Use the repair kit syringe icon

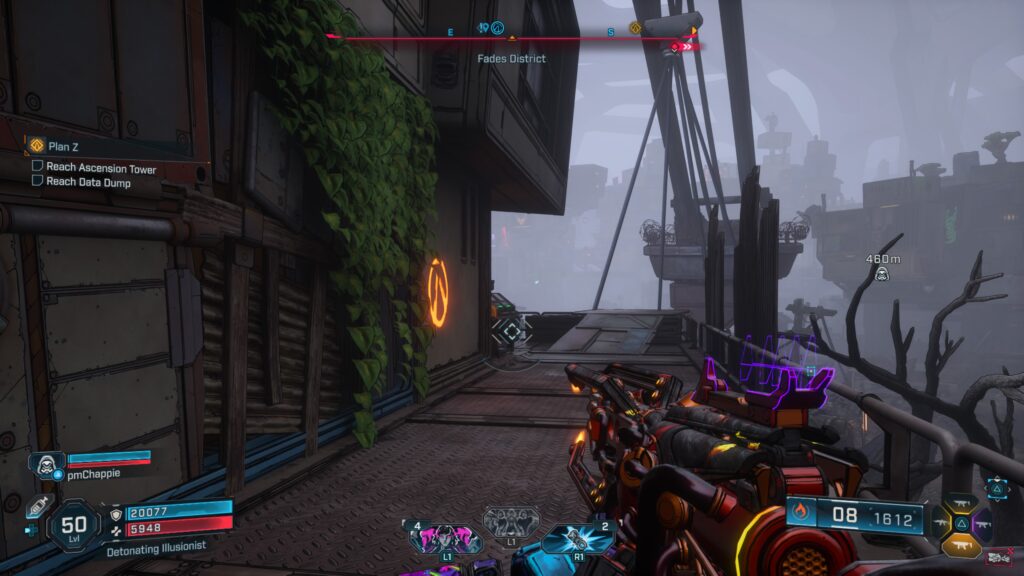coord(36,507)
